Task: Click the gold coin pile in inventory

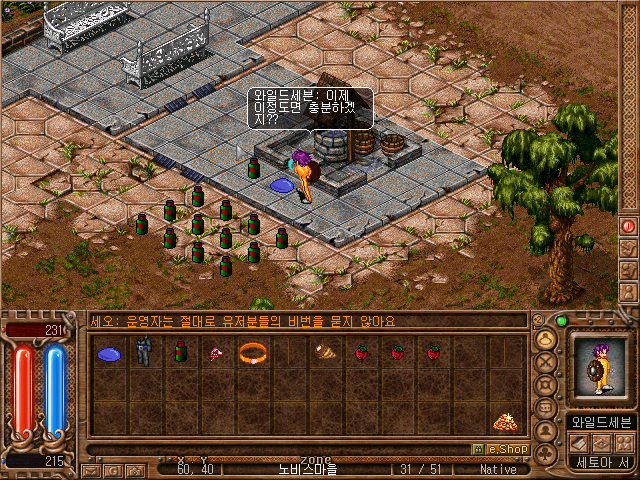Action: [x=504, y=423]
